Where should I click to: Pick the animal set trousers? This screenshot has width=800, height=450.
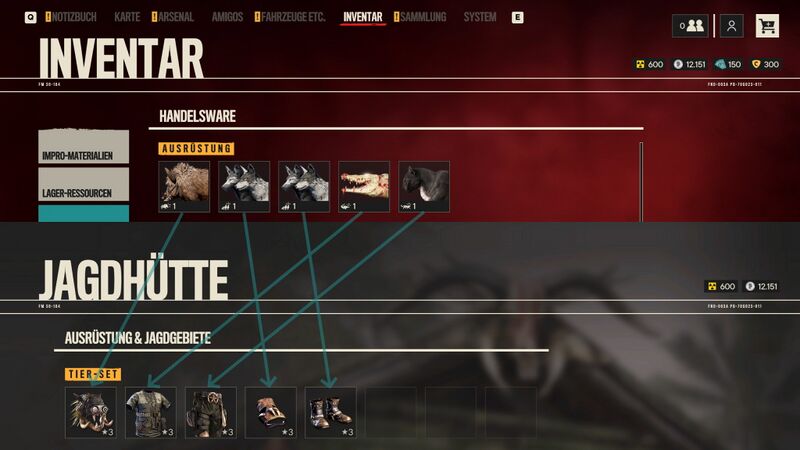[x=211, y=413]
